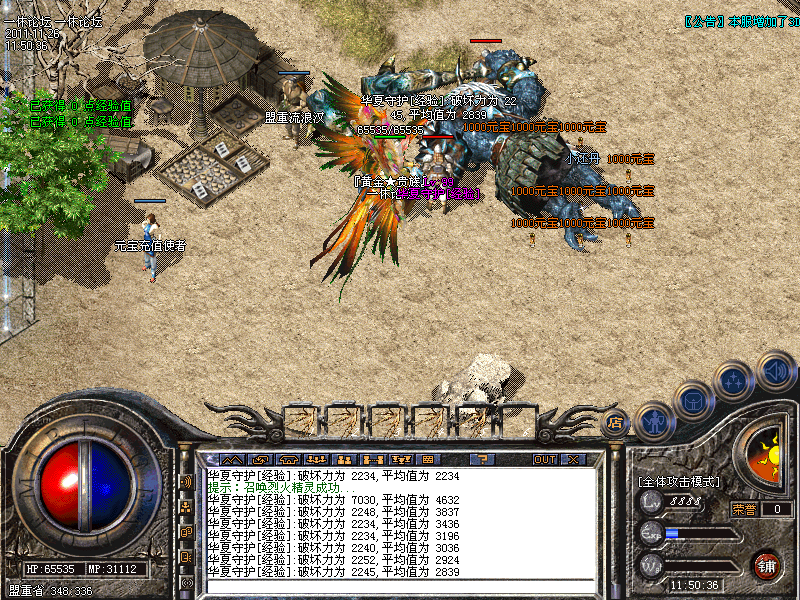Open the keyboard-grid icon in chat toolbar
Screen dimensions: 800x600
point(428,460)
